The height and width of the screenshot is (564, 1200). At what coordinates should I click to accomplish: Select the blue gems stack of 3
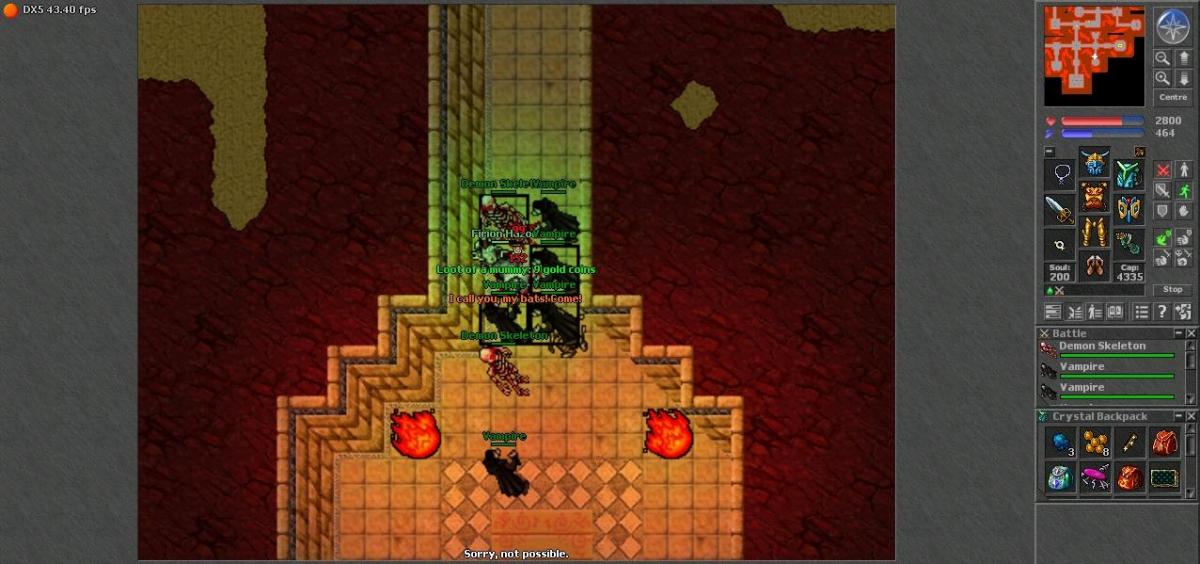pos(1060,442)
